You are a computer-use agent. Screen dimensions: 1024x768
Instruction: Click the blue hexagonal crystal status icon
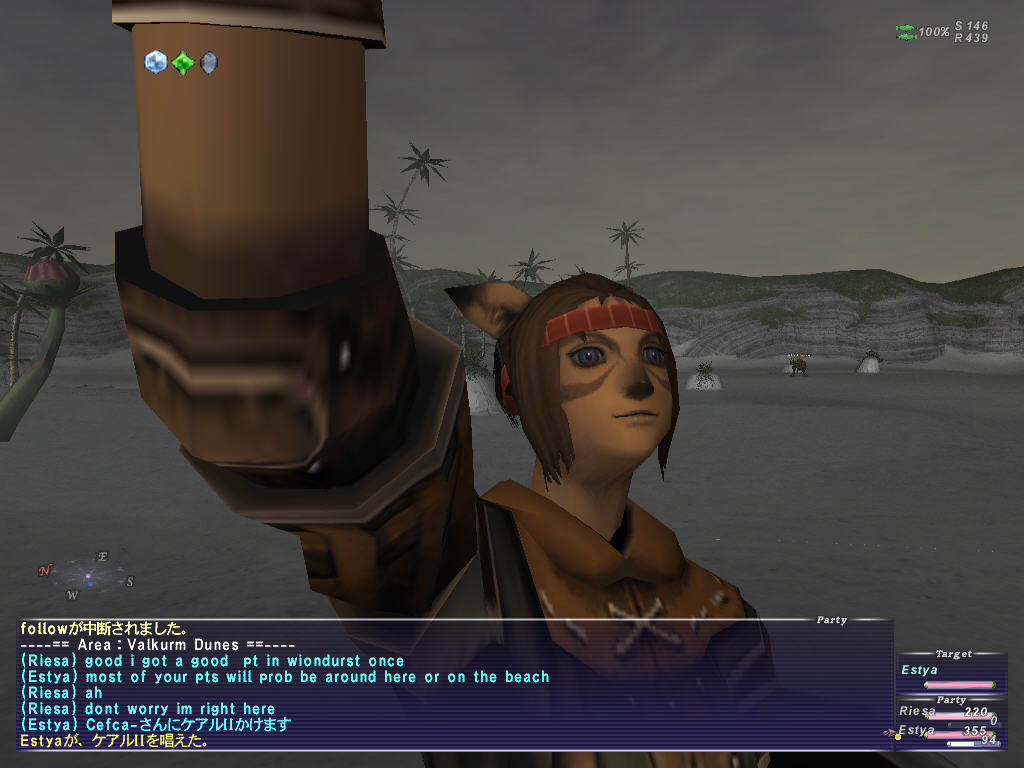155,62
